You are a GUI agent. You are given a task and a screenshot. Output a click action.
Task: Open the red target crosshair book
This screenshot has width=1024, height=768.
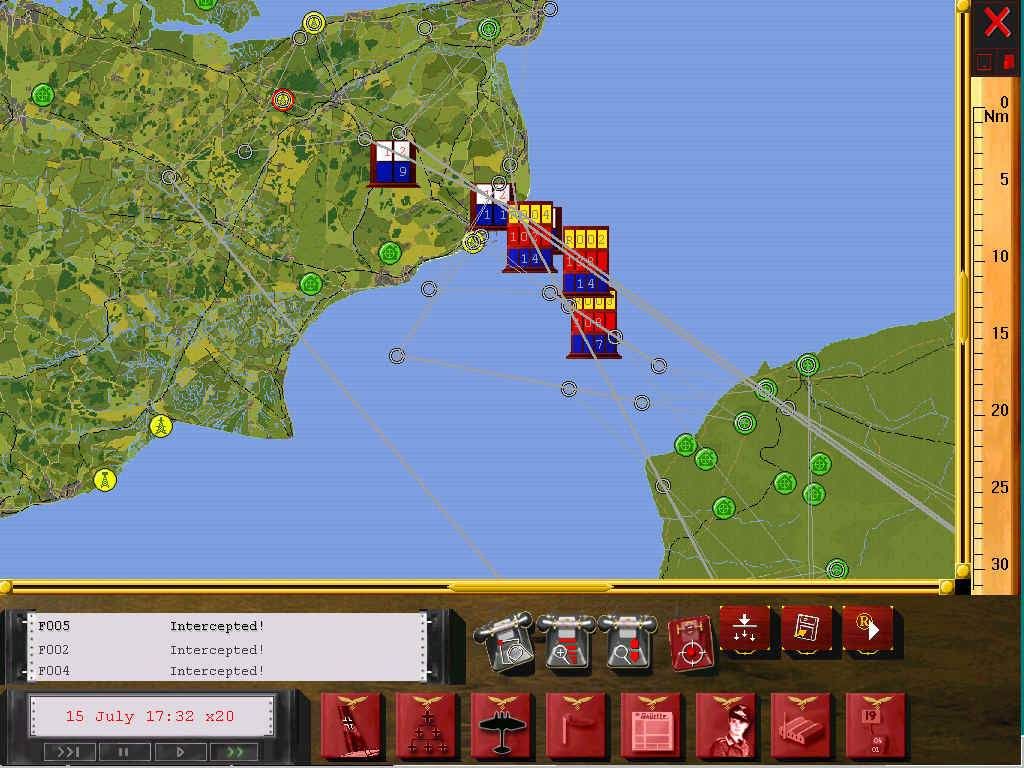pyautogui.click(x=690, y=642)
